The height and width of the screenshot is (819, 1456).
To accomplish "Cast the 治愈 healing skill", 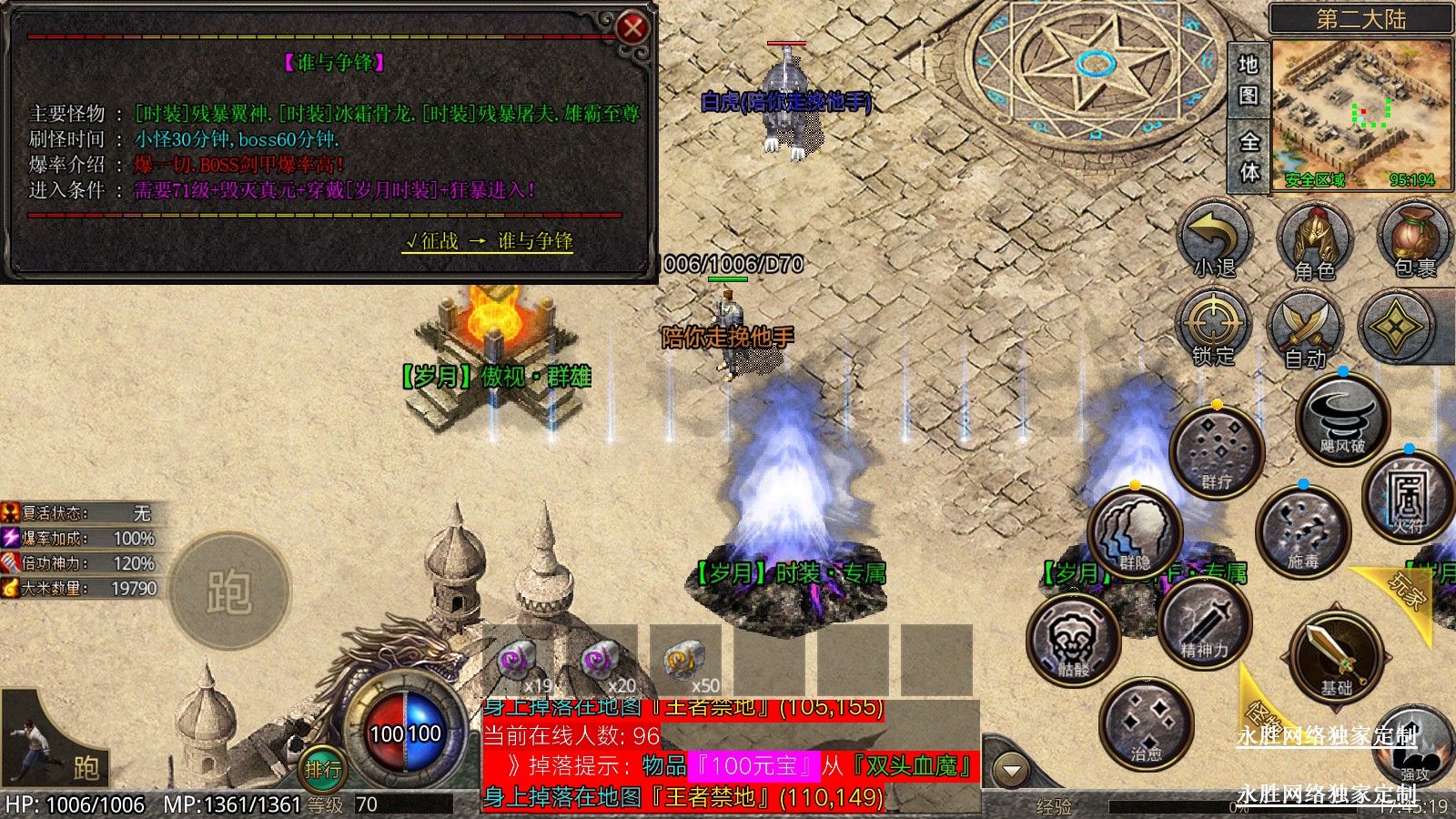I will coord(1146,723).
